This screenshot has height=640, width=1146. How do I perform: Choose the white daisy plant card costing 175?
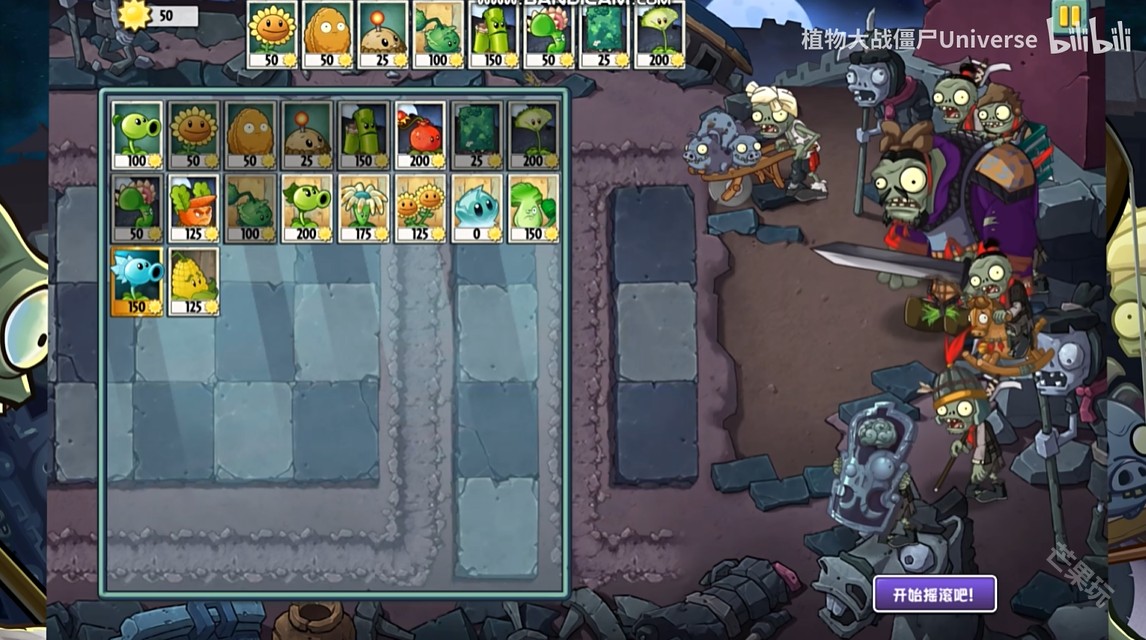tap(363, 208)
